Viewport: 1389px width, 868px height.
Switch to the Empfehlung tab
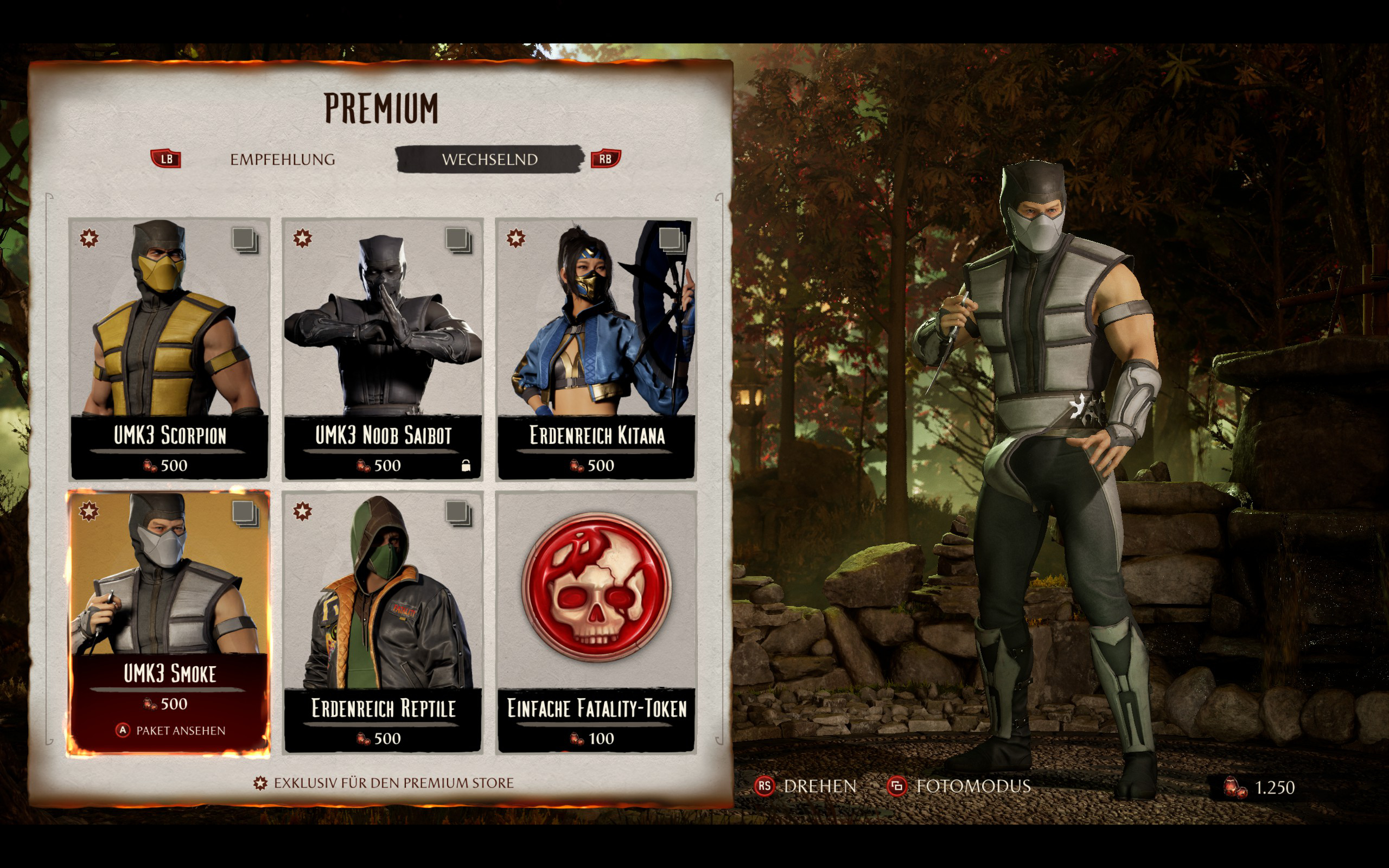click(282, 159)
